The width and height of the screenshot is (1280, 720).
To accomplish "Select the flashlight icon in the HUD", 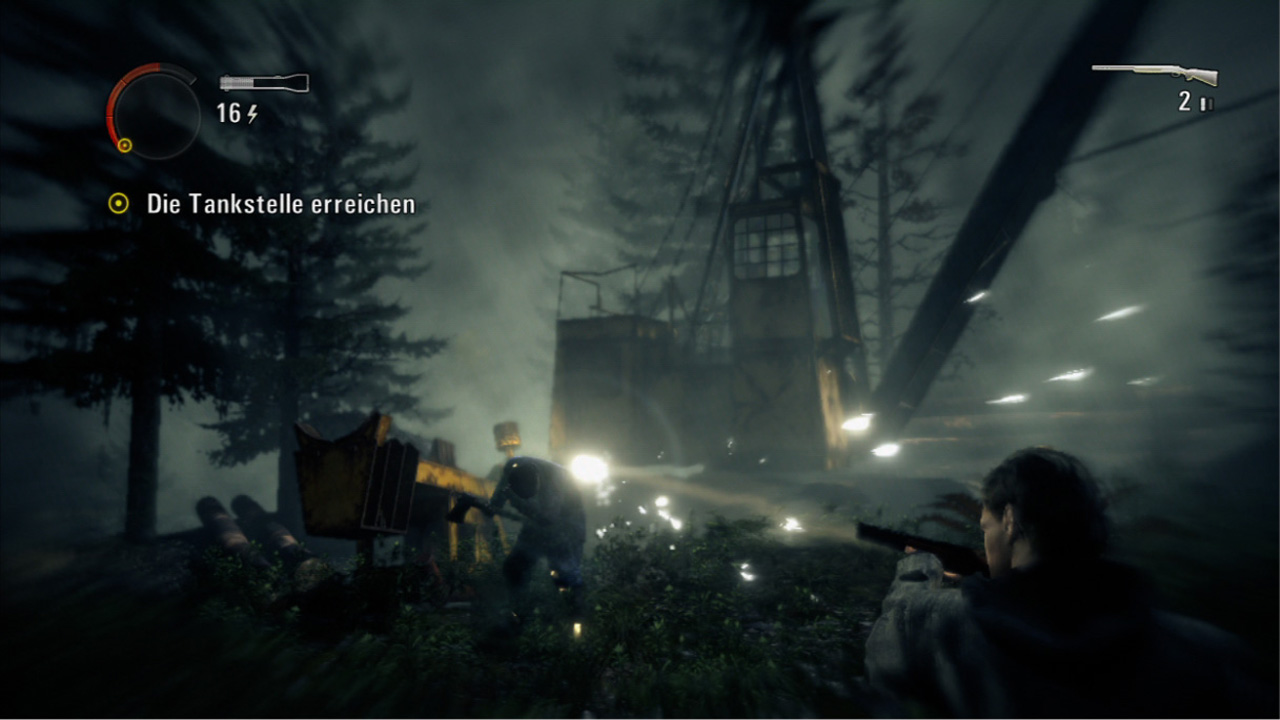I will pyautogui.click(x=263, y=82).
